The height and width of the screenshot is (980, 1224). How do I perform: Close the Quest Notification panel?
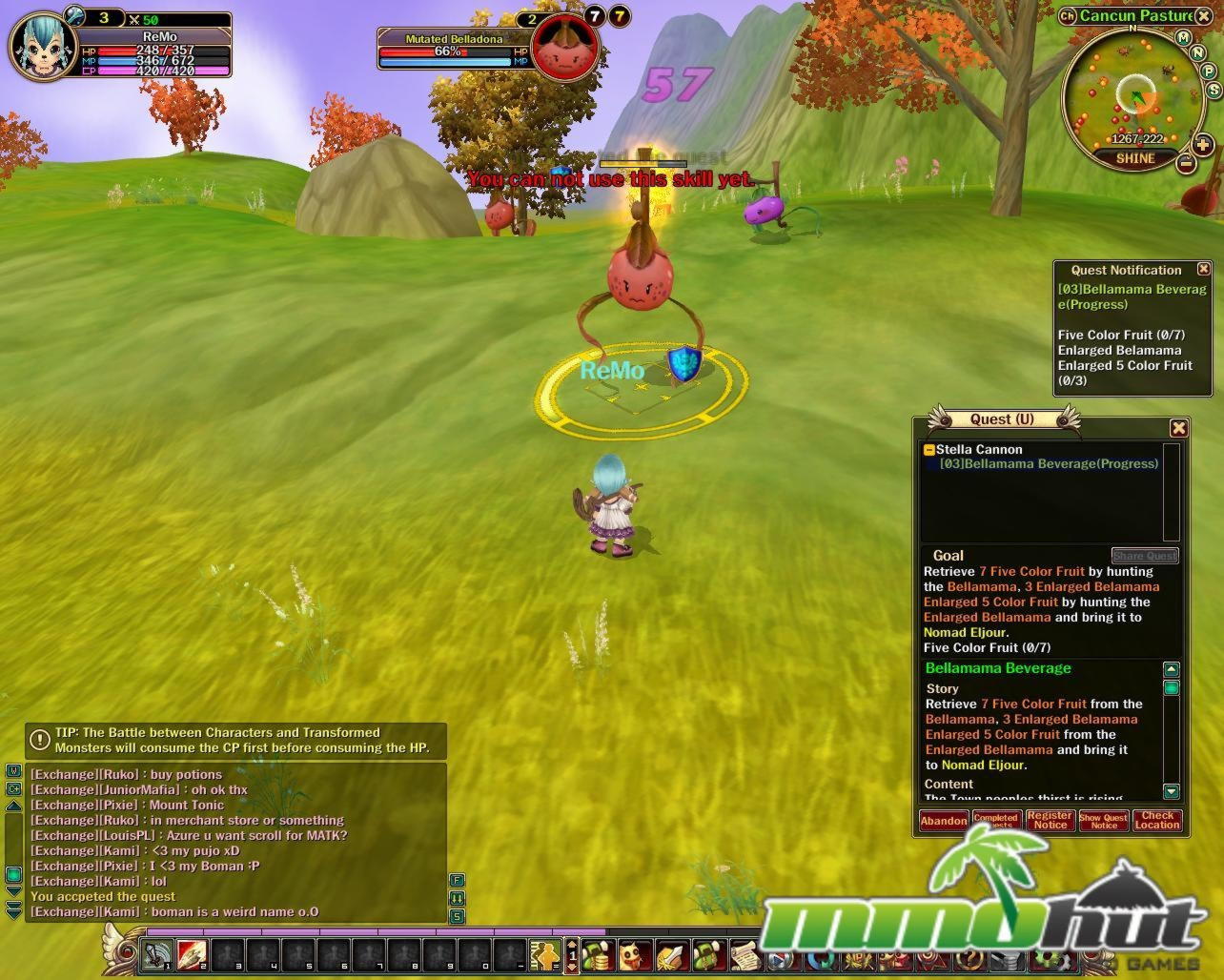1203,270
